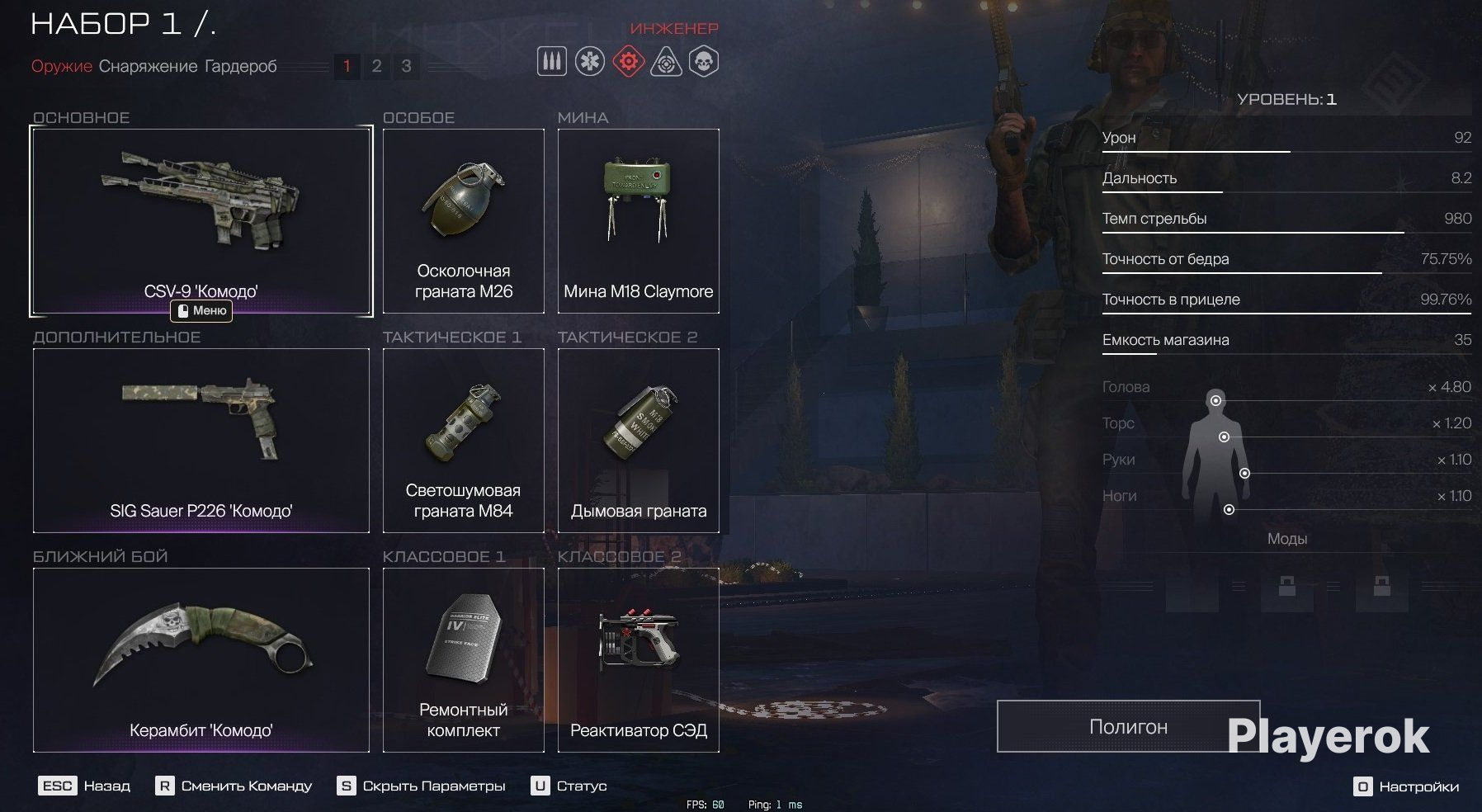Viewport: 1482px width, 812px height.
Task: Pick the Осколочная граната M26 slot
Action: click(x=464, y=220)
